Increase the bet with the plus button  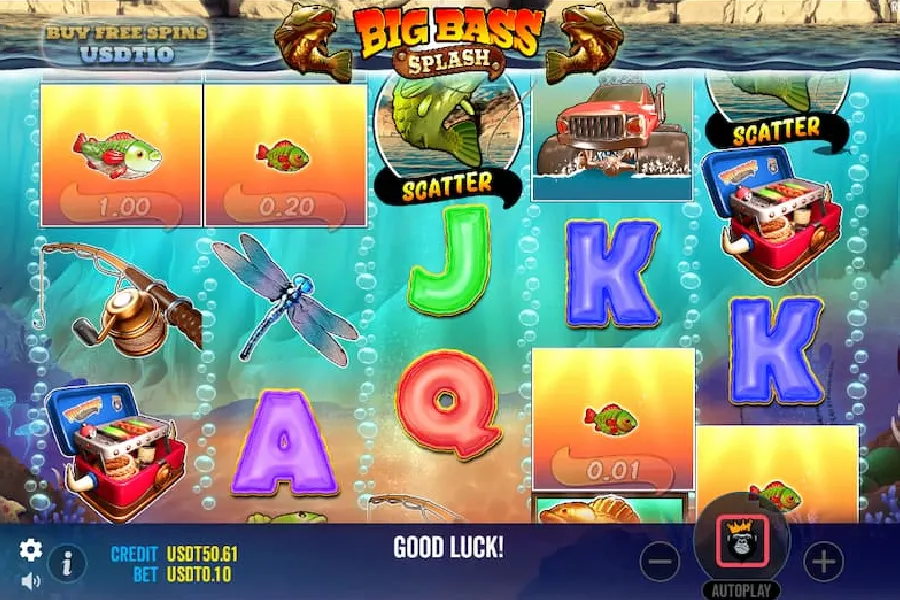click(823, 562)
